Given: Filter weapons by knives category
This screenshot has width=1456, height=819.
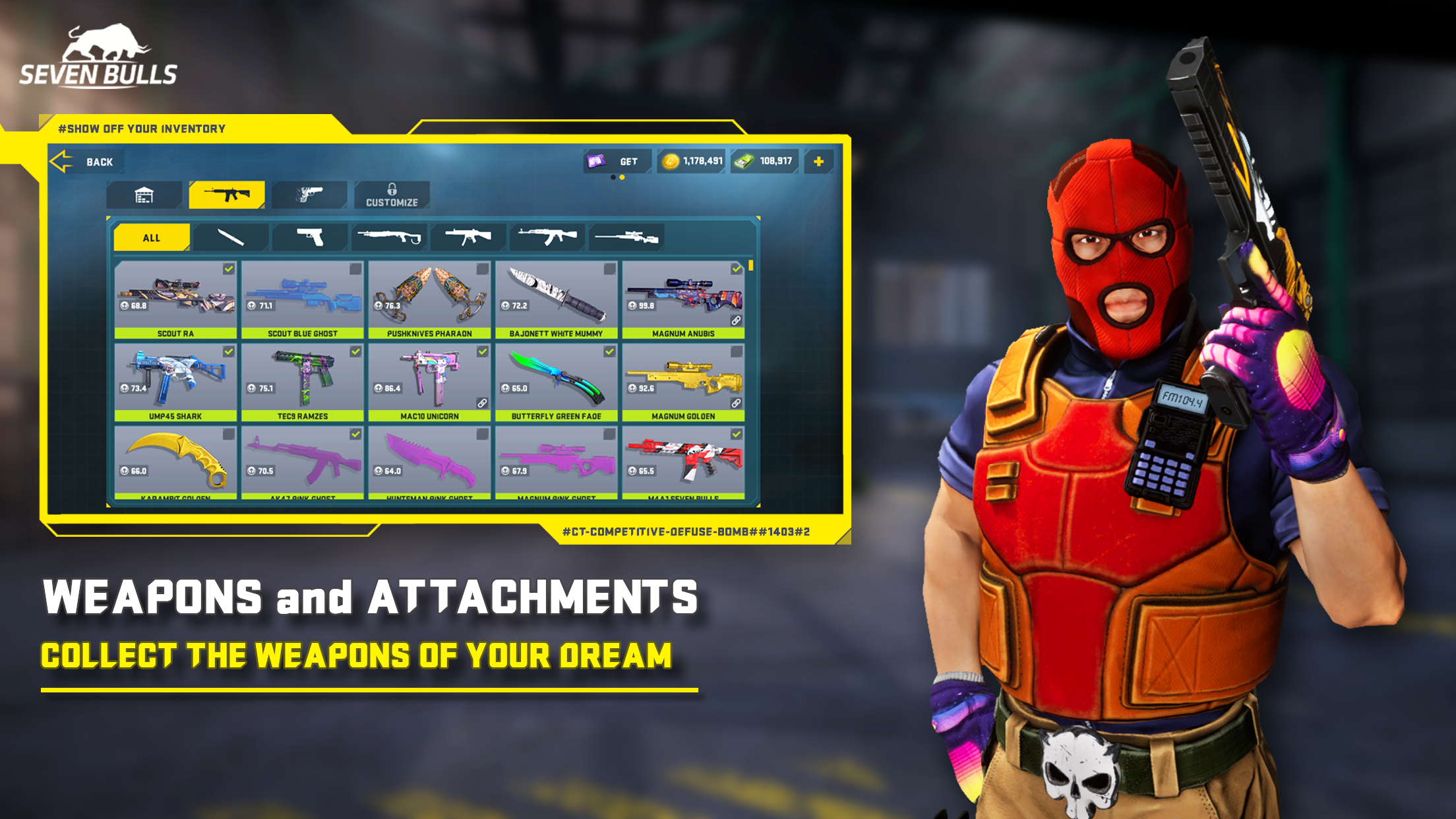Looking at the screenshot, I should (233, 237).
